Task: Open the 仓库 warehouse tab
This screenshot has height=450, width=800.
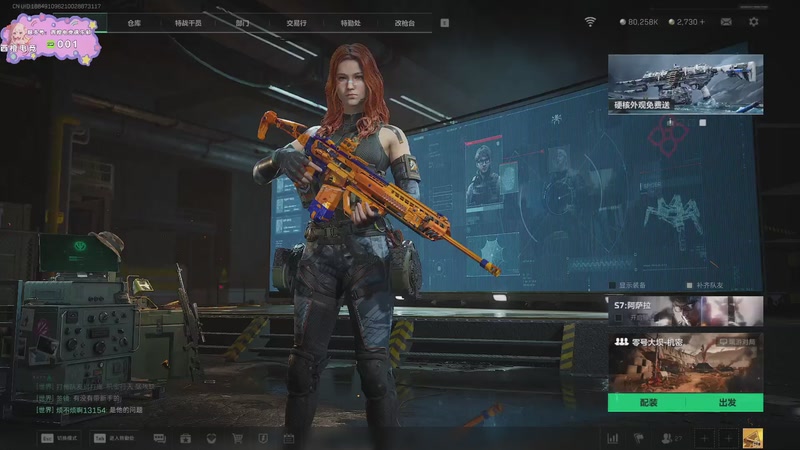Action: 134,21
